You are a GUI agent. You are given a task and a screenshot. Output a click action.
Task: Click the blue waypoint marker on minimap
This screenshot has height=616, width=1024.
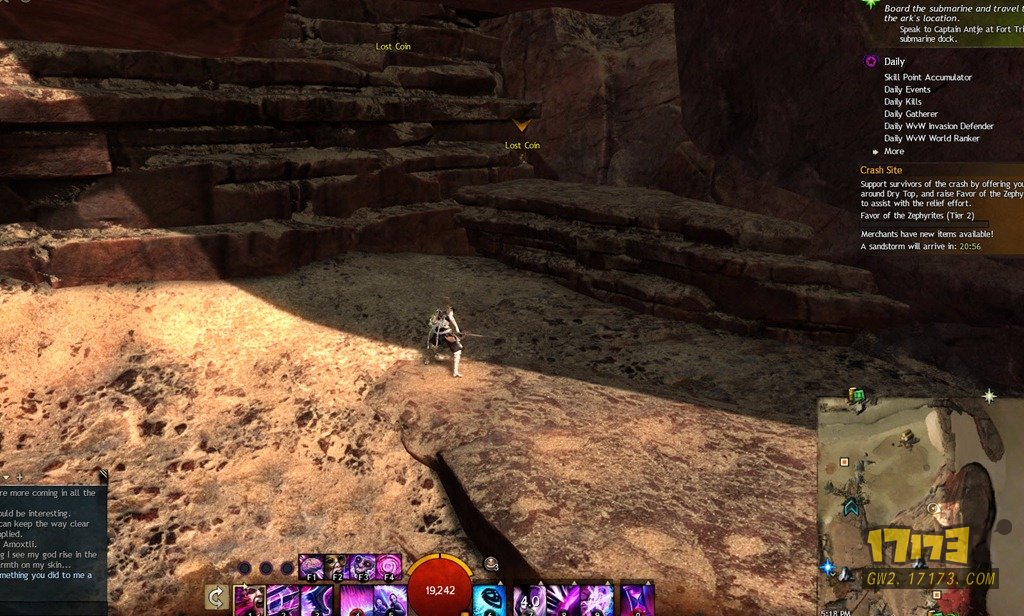pos(827,567)
